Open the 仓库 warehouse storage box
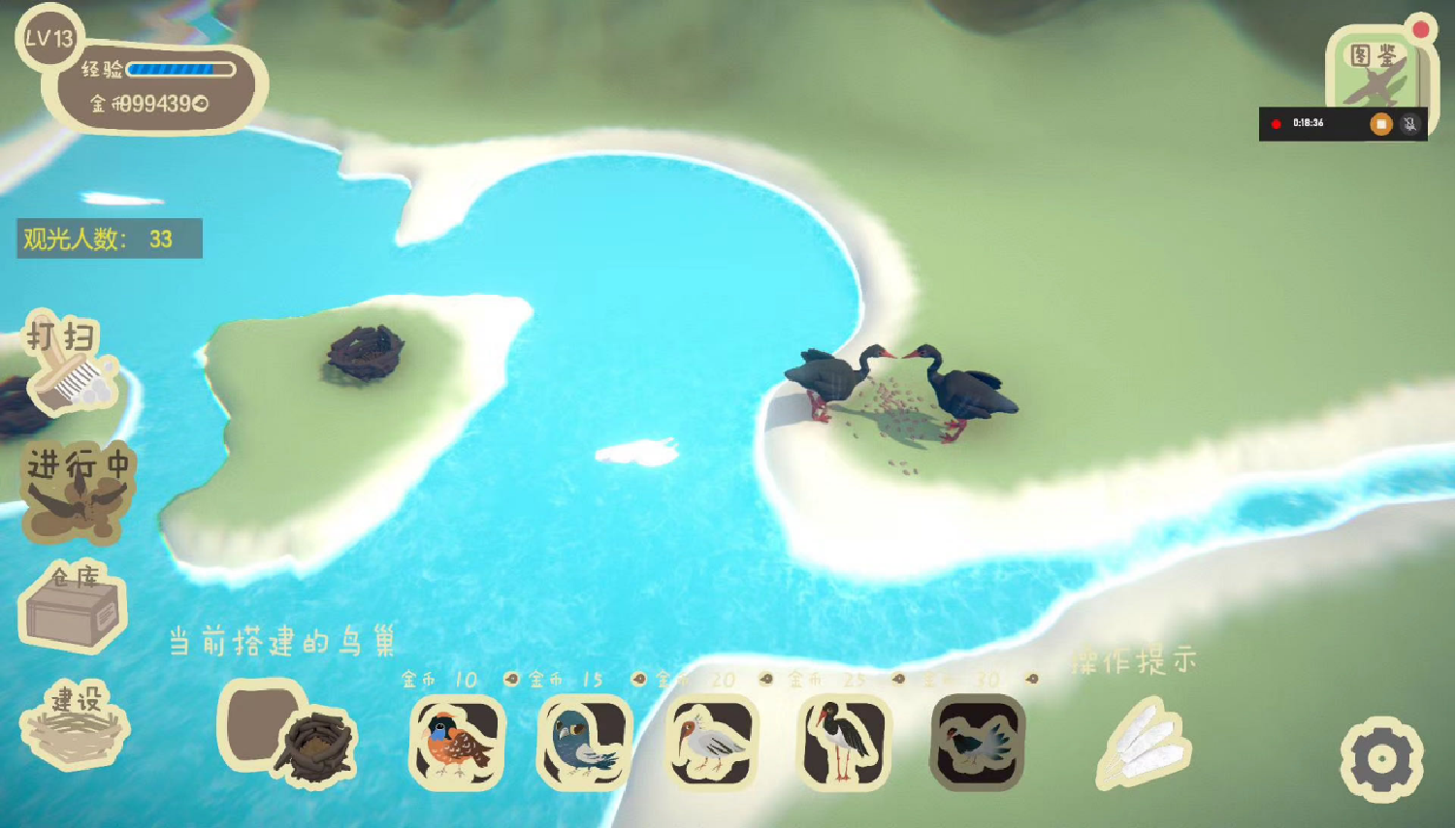 click(73, 606)
